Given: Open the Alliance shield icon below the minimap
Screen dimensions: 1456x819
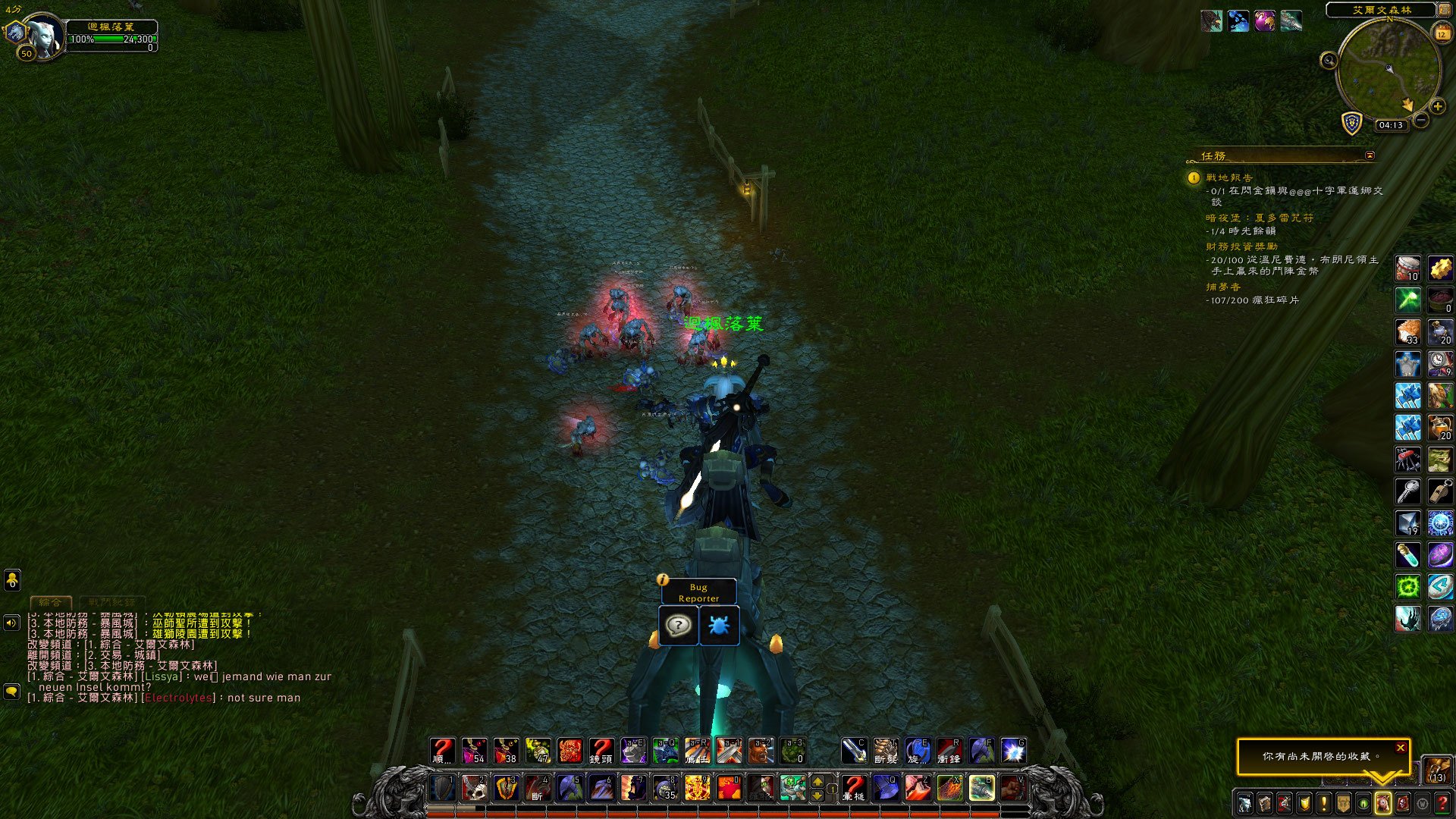Looking at the screenshot, I should 1352,123.
